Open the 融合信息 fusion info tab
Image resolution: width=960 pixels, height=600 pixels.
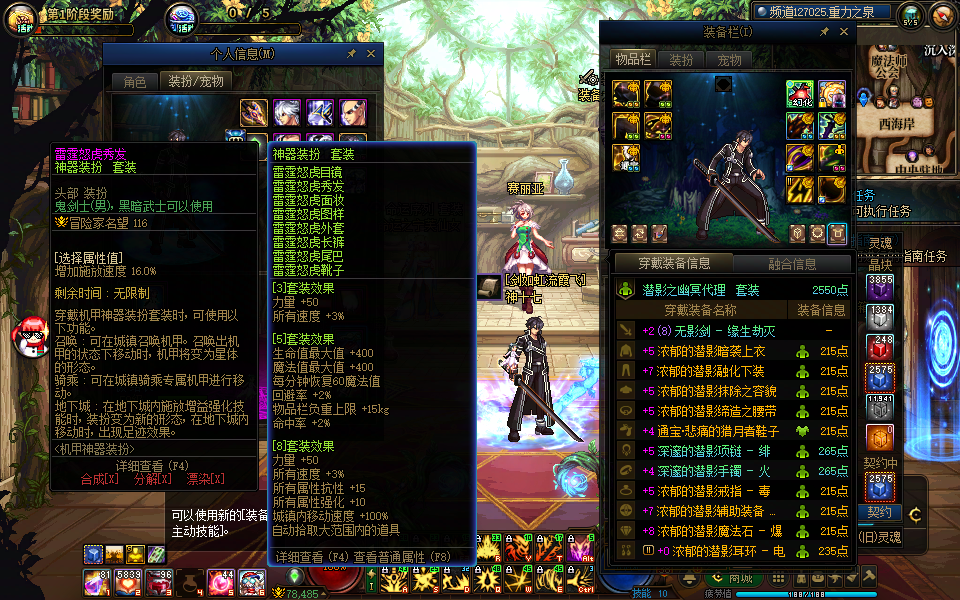[791, 264]
